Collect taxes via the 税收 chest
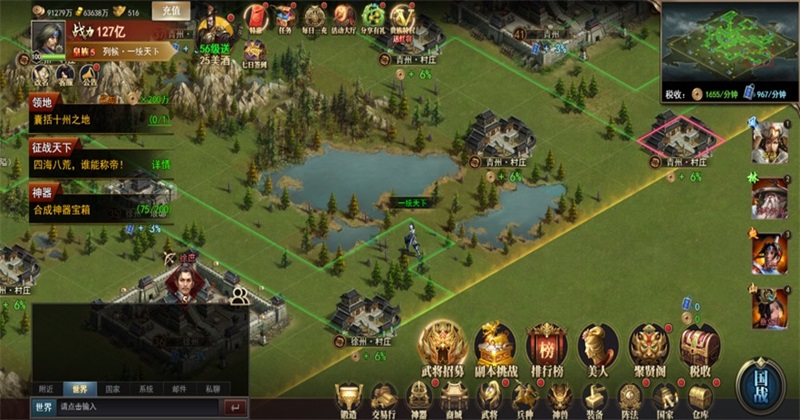This screenshot has height=420, width=800. click(x=700, y=346)
